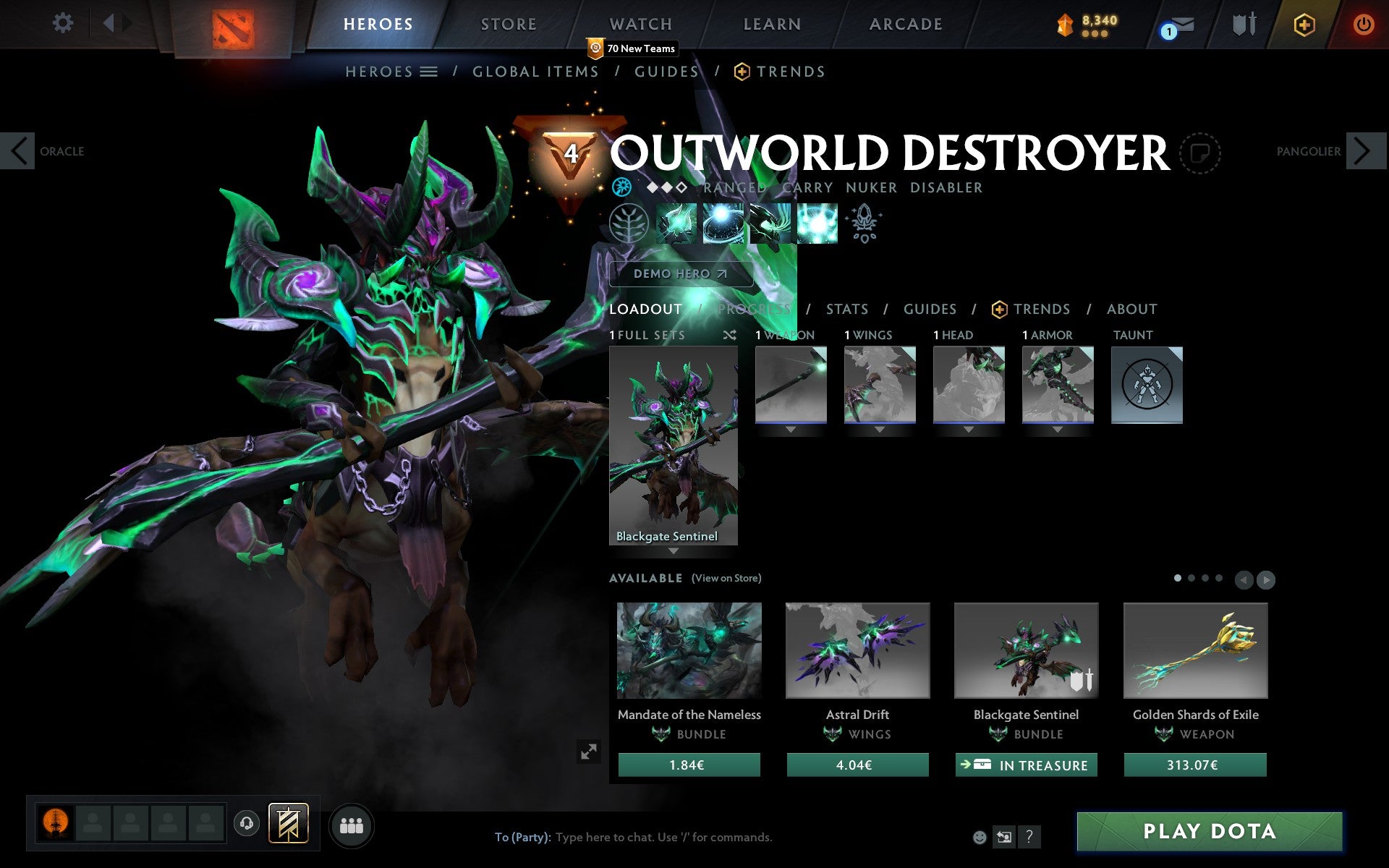Click the emoticon smiley near chat bar
1389x868 pixels.
click(x=981, y=838)
